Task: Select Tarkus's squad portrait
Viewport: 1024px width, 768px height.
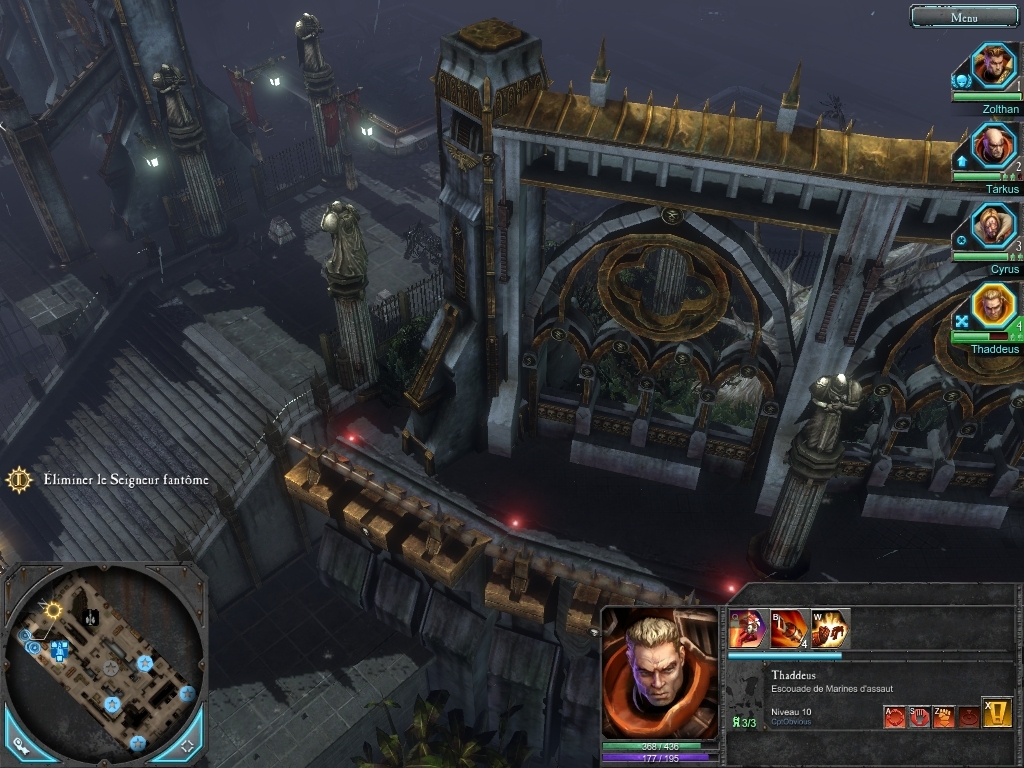Action: [x=993, y=146]
